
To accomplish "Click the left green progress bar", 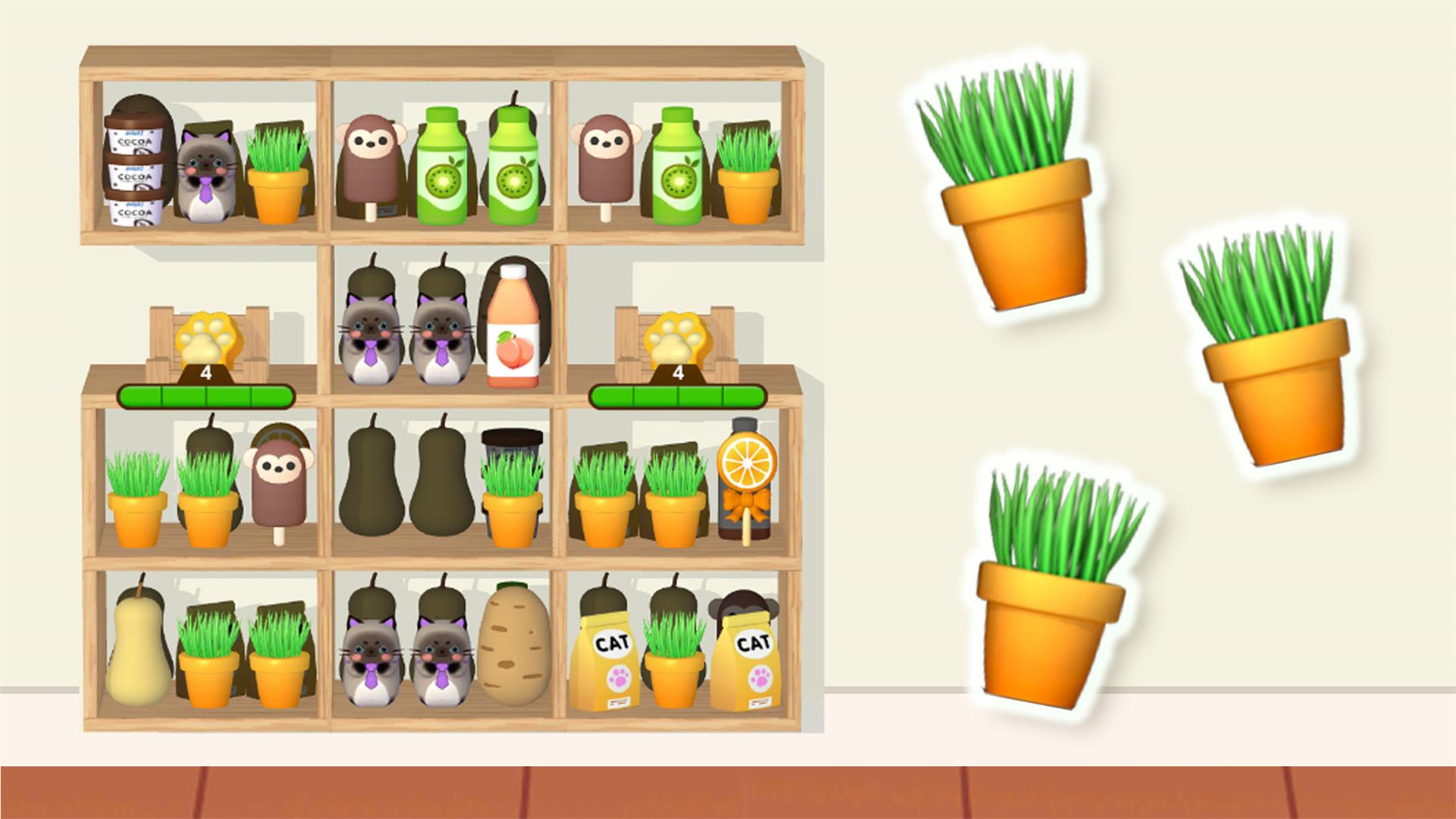I will pos(205,394).
